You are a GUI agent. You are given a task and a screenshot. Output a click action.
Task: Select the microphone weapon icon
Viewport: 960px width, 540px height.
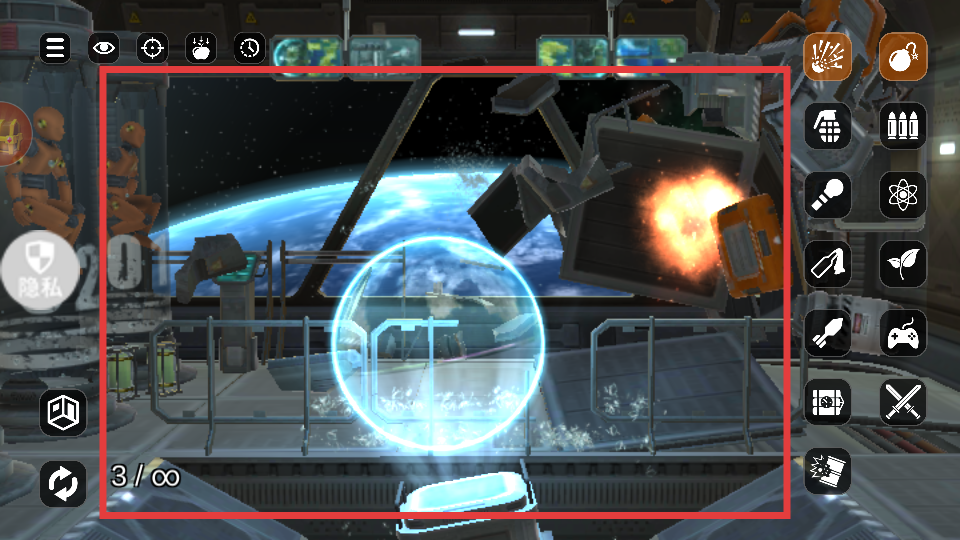tap(828, 195)
